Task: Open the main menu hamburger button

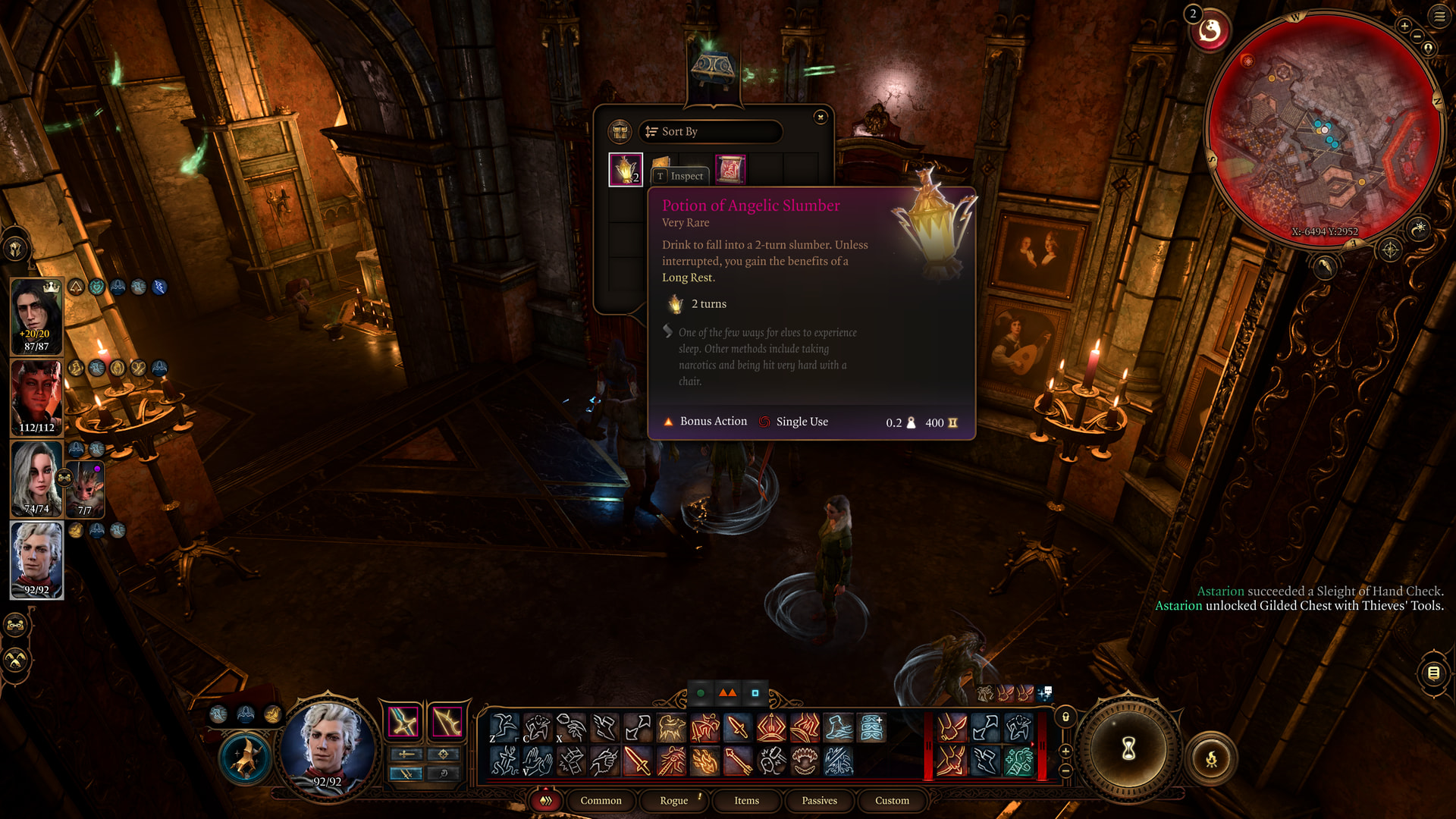Action: [1439, 16]
